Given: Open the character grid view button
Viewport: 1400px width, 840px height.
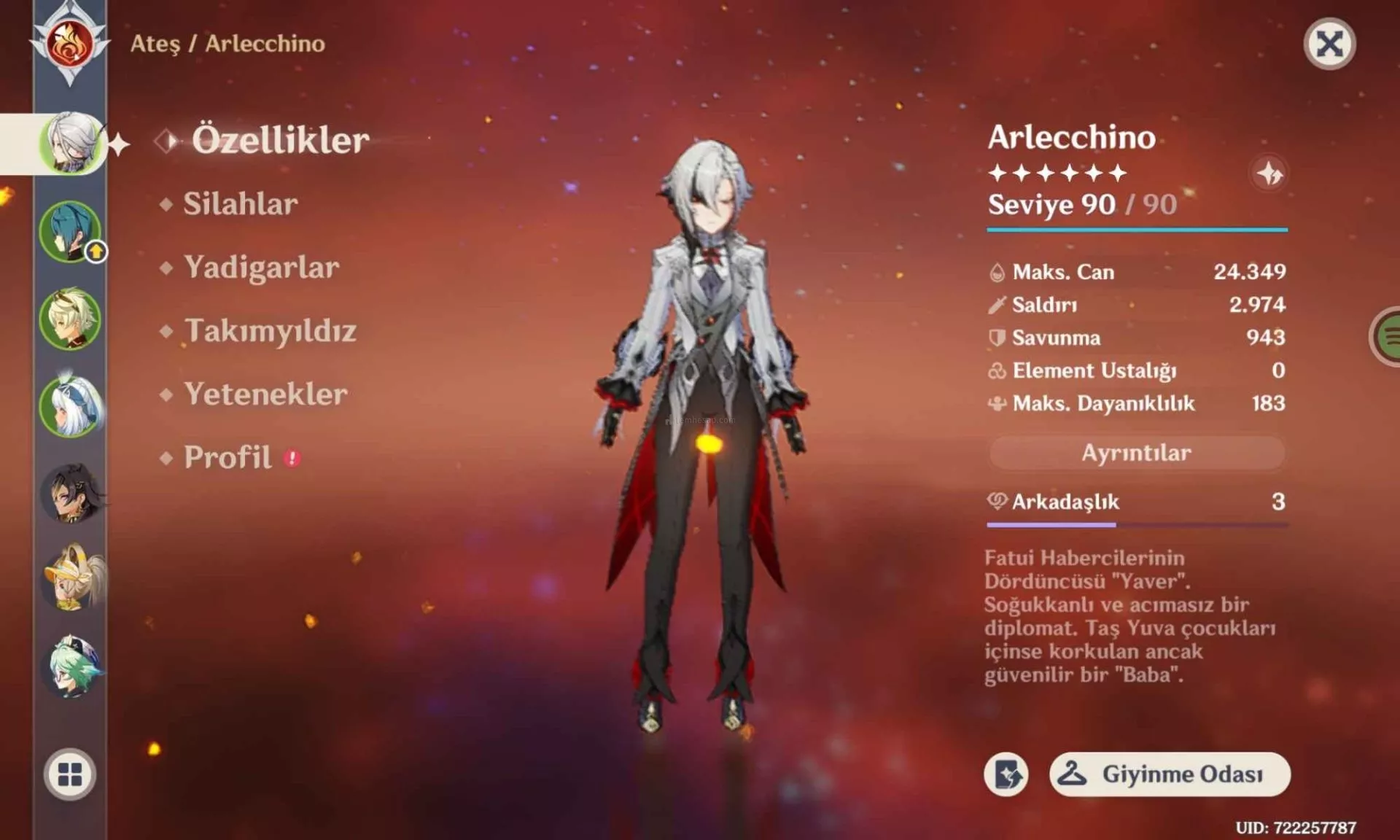Looking at the screenshot, I should pos(70,774).
